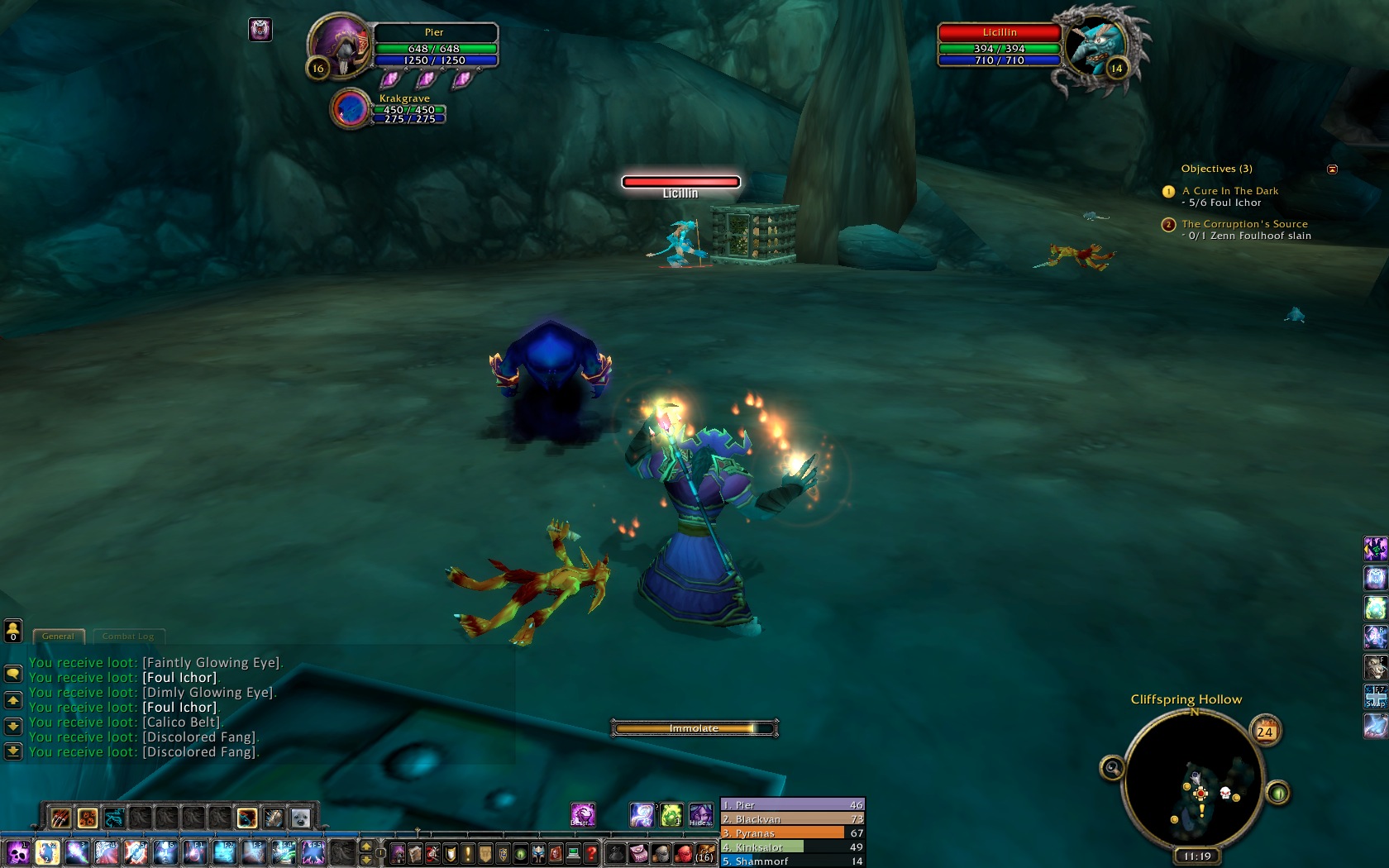The height and width of the screenshot is (868, 1389).
Task: Click the Licillin target portrait
Action: pyautogui.click(x=1095, y=45)
